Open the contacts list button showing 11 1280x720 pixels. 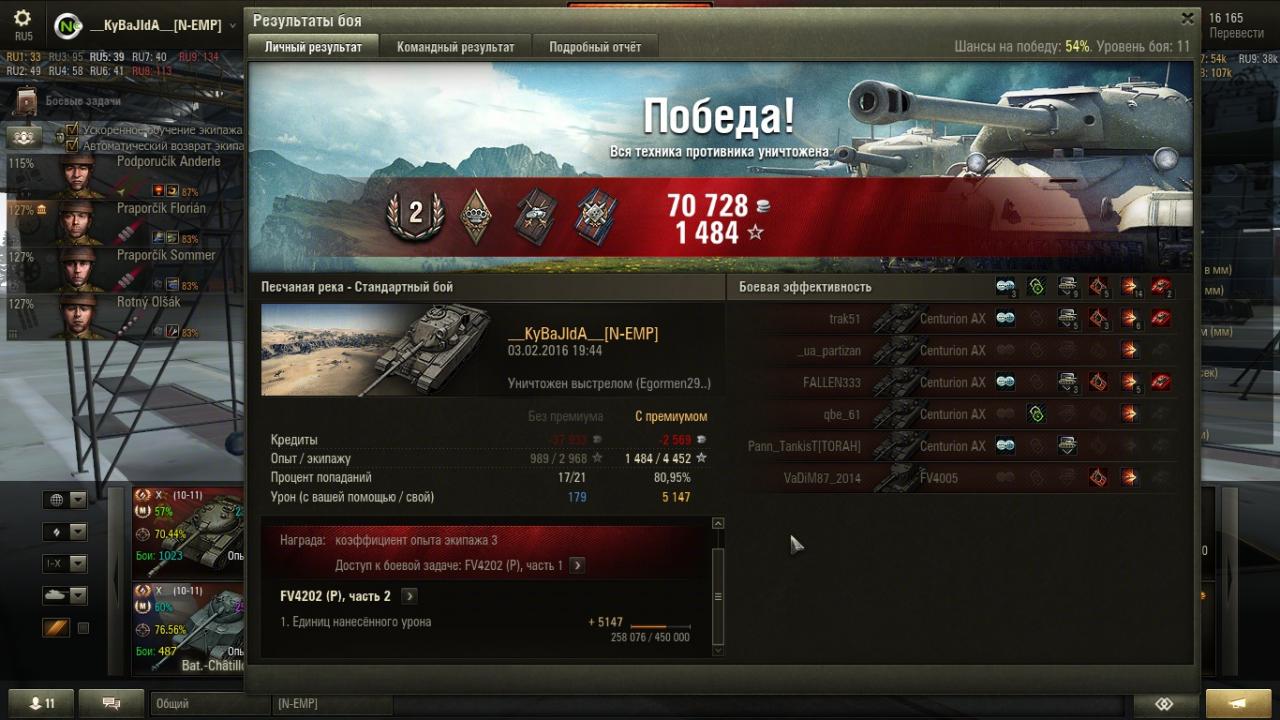pyautogui.click(x=41, y=704)
